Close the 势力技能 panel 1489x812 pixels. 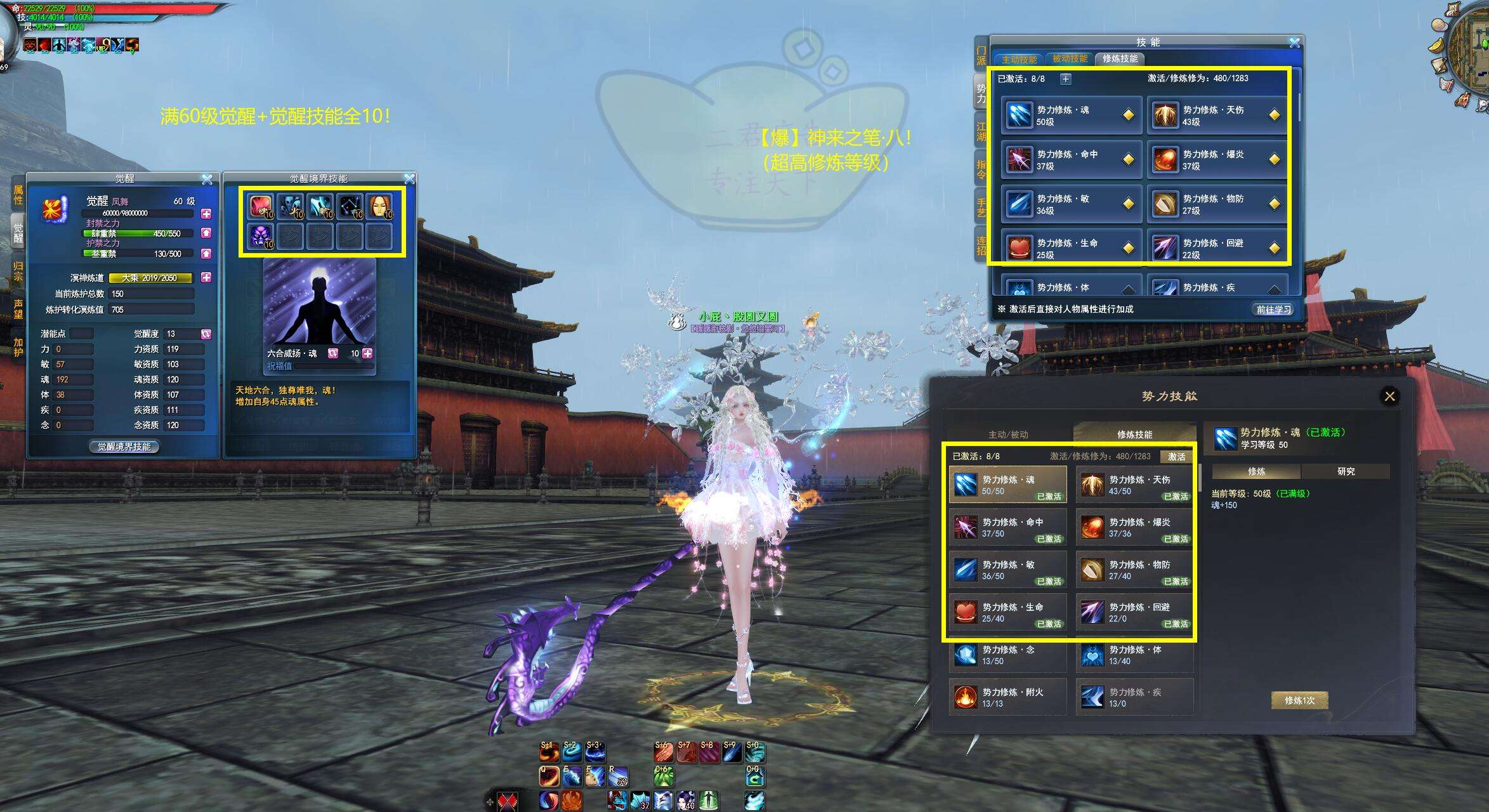pyautogui.click(x=1389, y=396)
